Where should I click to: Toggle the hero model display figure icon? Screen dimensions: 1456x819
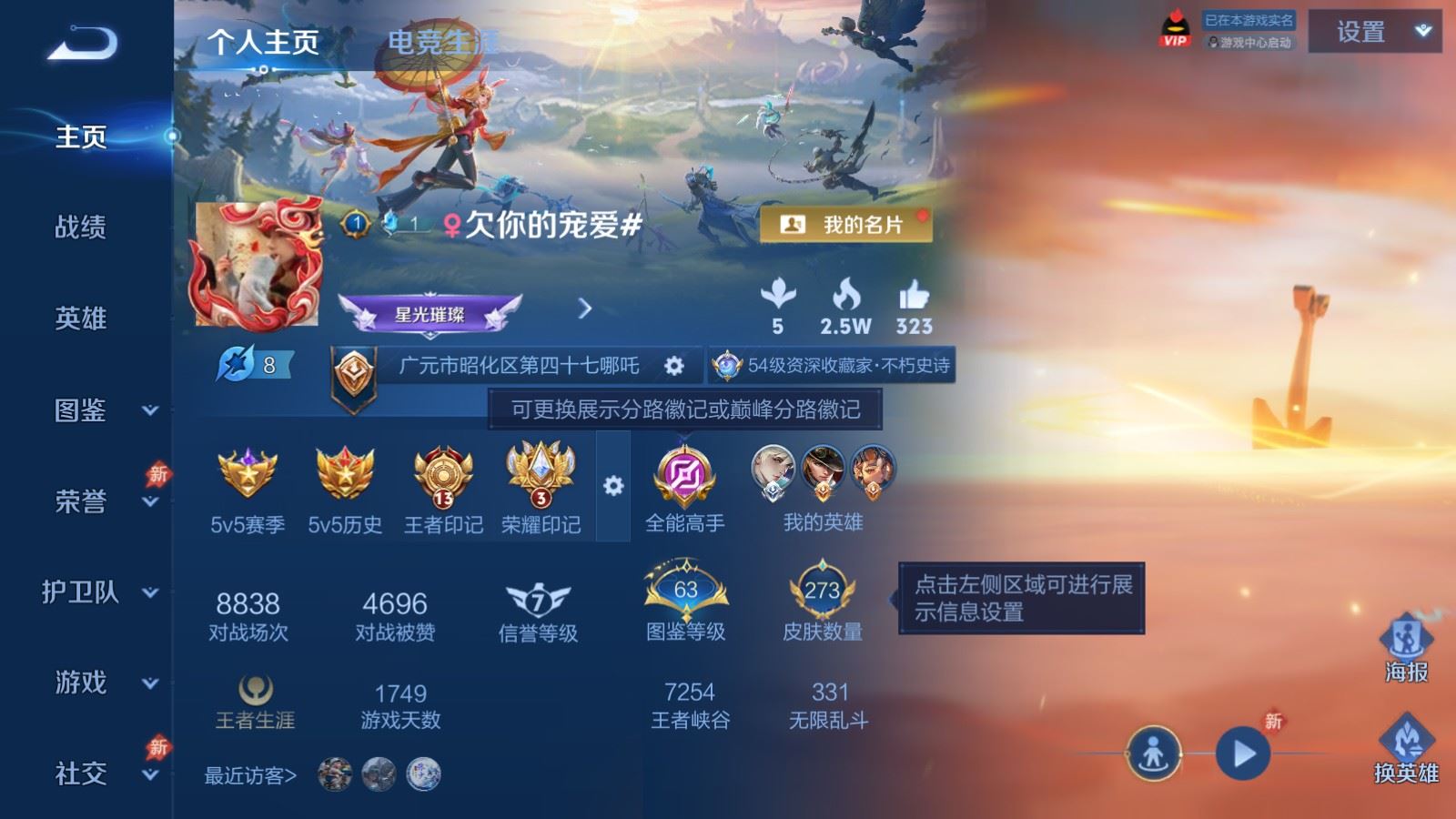[x=1154, y=753]
